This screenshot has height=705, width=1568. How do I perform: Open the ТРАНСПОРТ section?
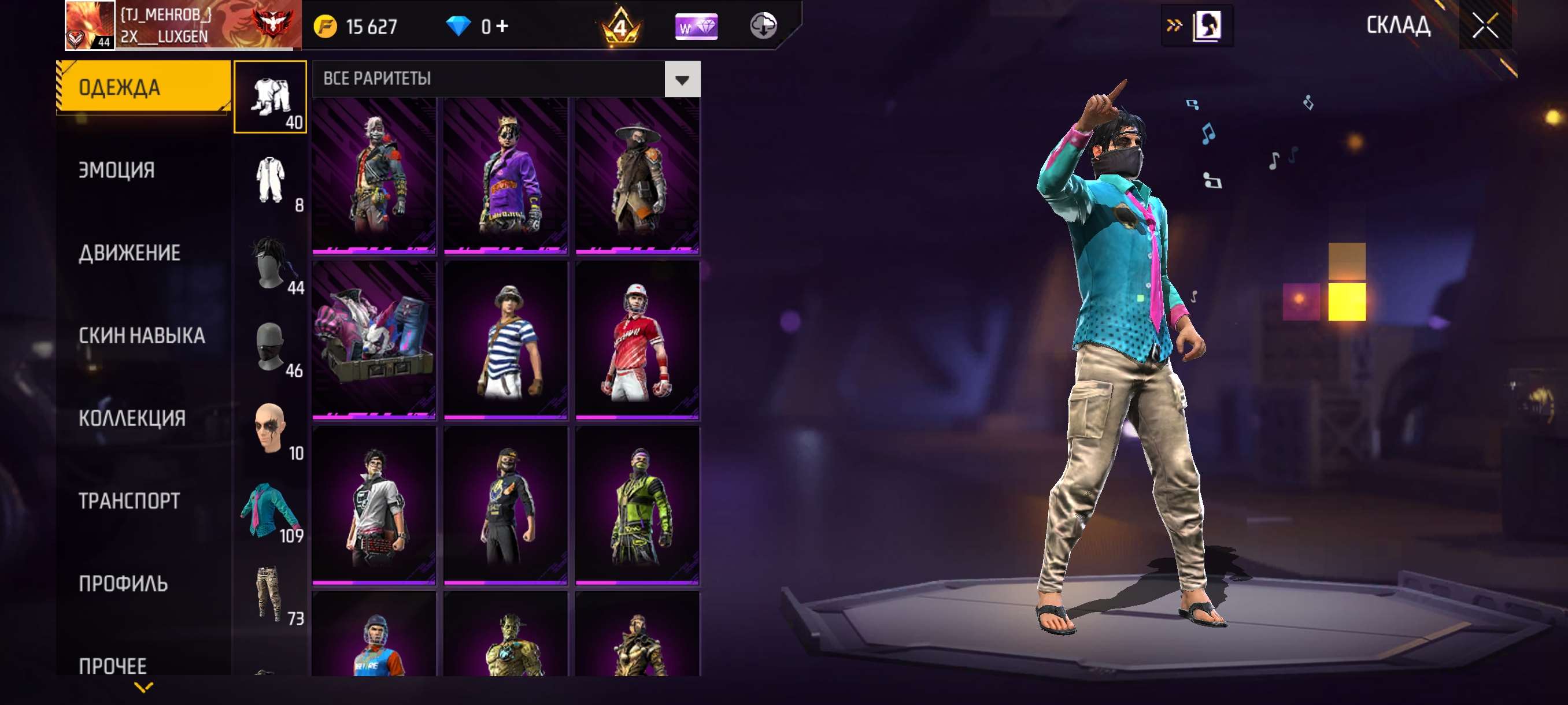coord(129,501)
